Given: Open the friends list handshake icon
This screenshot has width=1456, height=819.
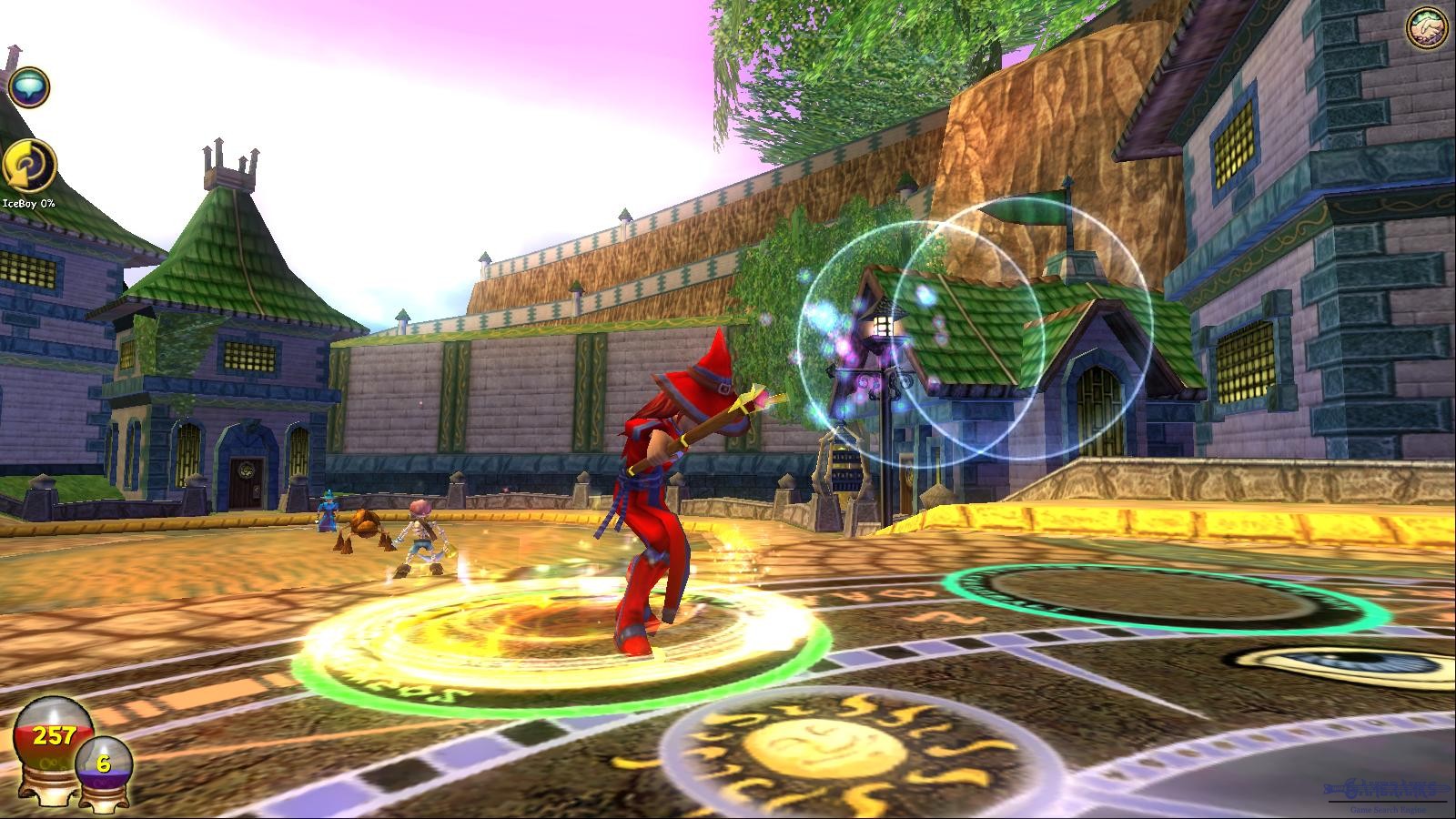Looking at the screenshot, I should (1428, 29).
